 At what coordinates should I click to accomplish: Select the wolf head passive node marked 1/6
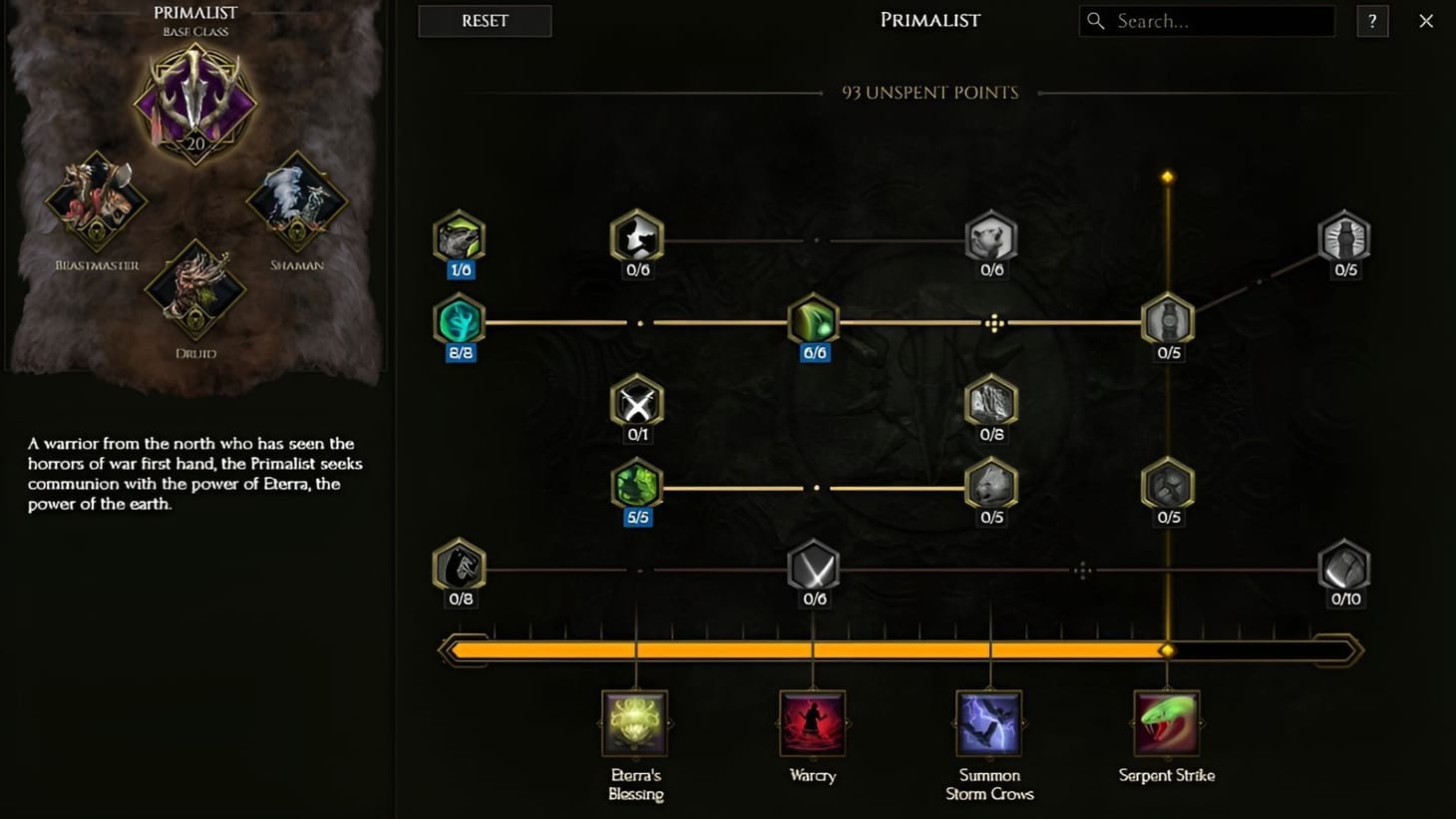pos(459,236)
